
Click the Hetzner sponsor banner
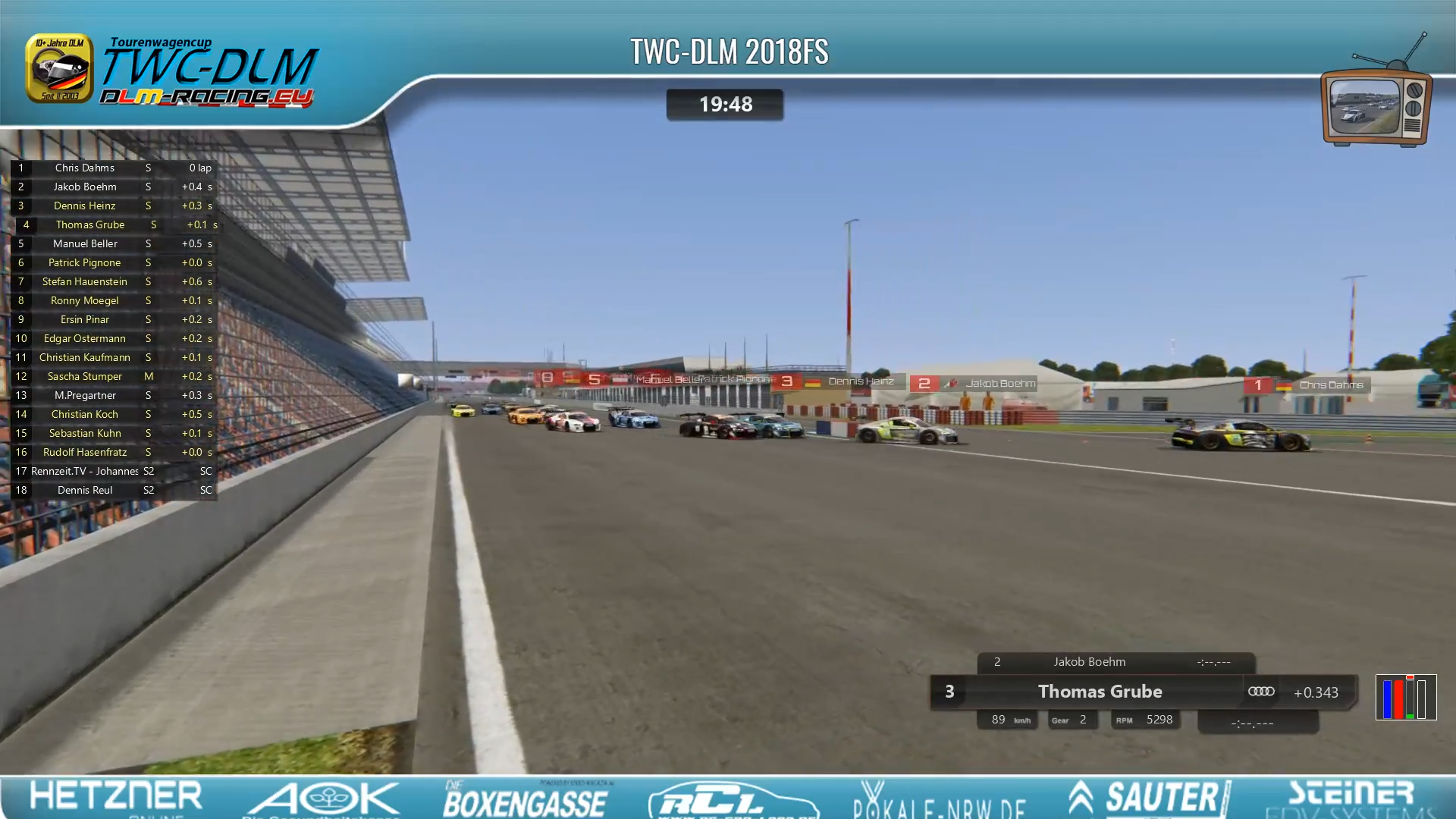click(x=116, y=798)
